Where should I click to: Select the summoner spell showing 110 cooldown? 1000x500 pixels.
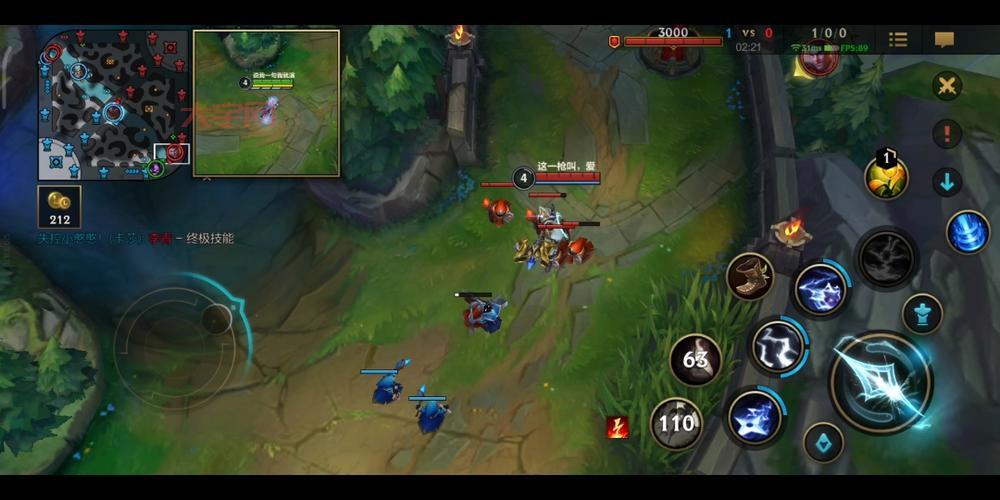click(x=676, y=423)
